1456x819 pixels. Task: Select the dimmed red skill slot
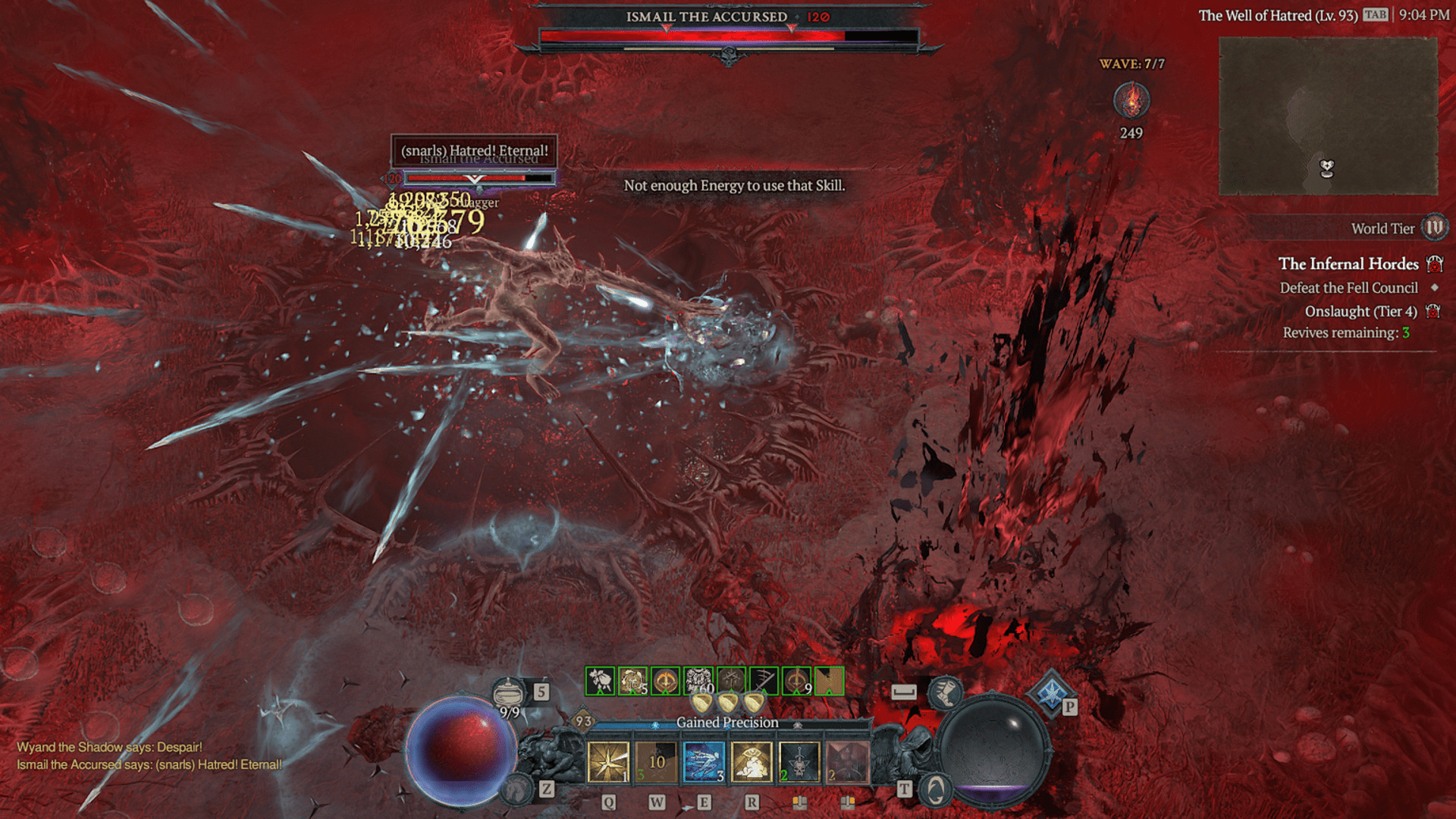click(847, 761)
